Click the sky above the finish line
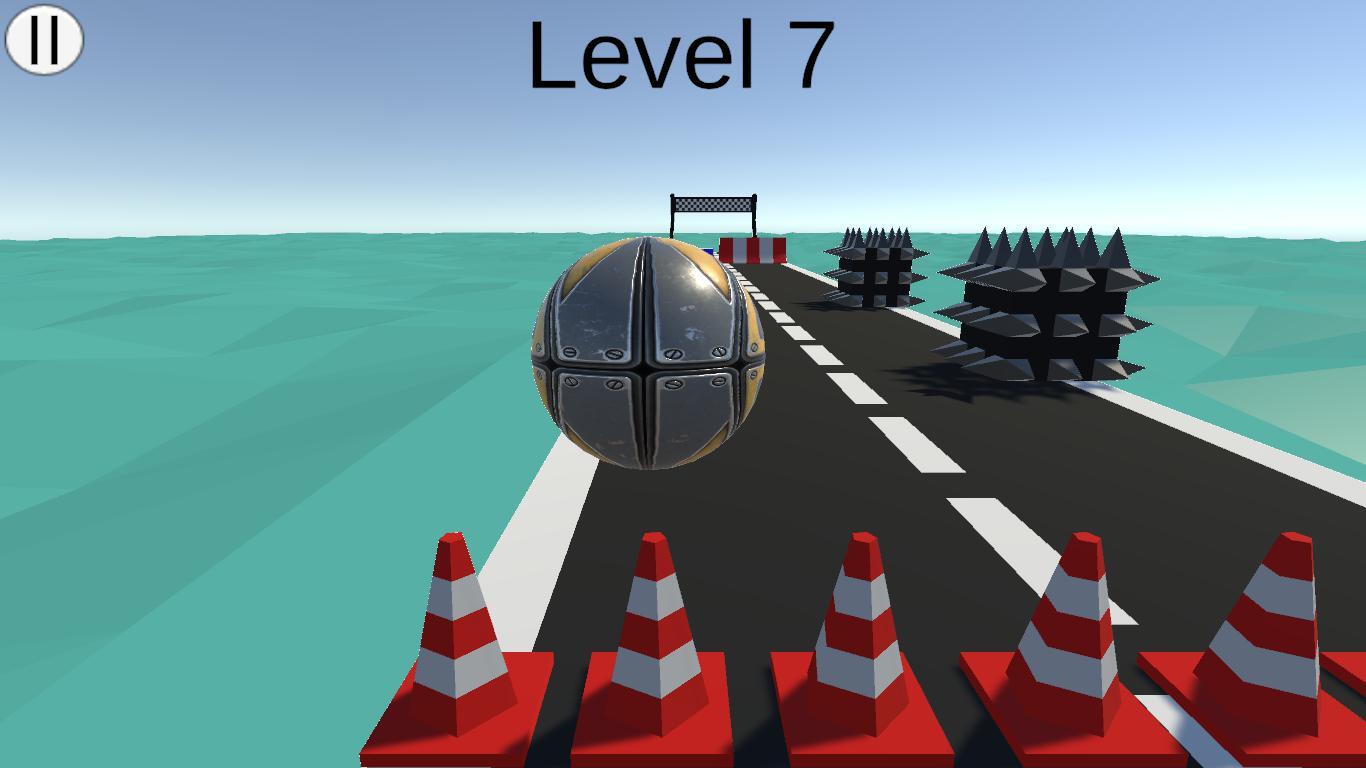 pos(715,150)
